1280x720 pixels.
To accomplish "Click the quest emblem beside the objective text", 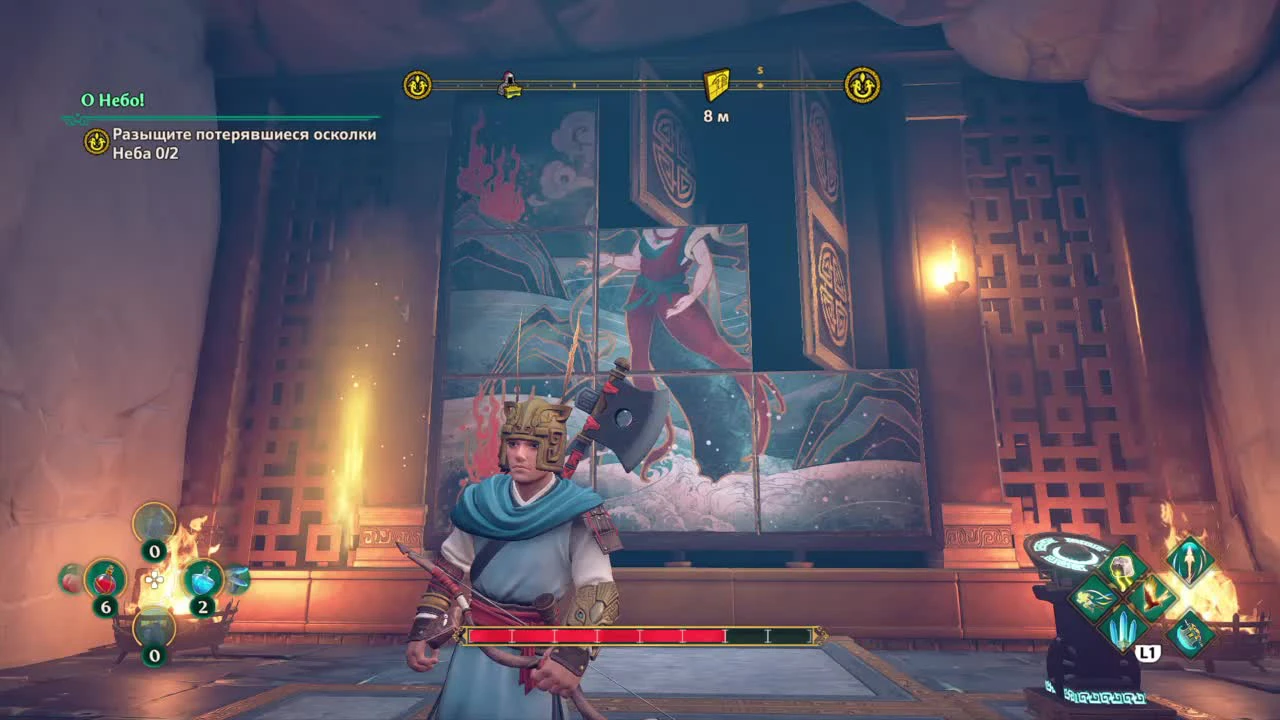I will (97, 140).
